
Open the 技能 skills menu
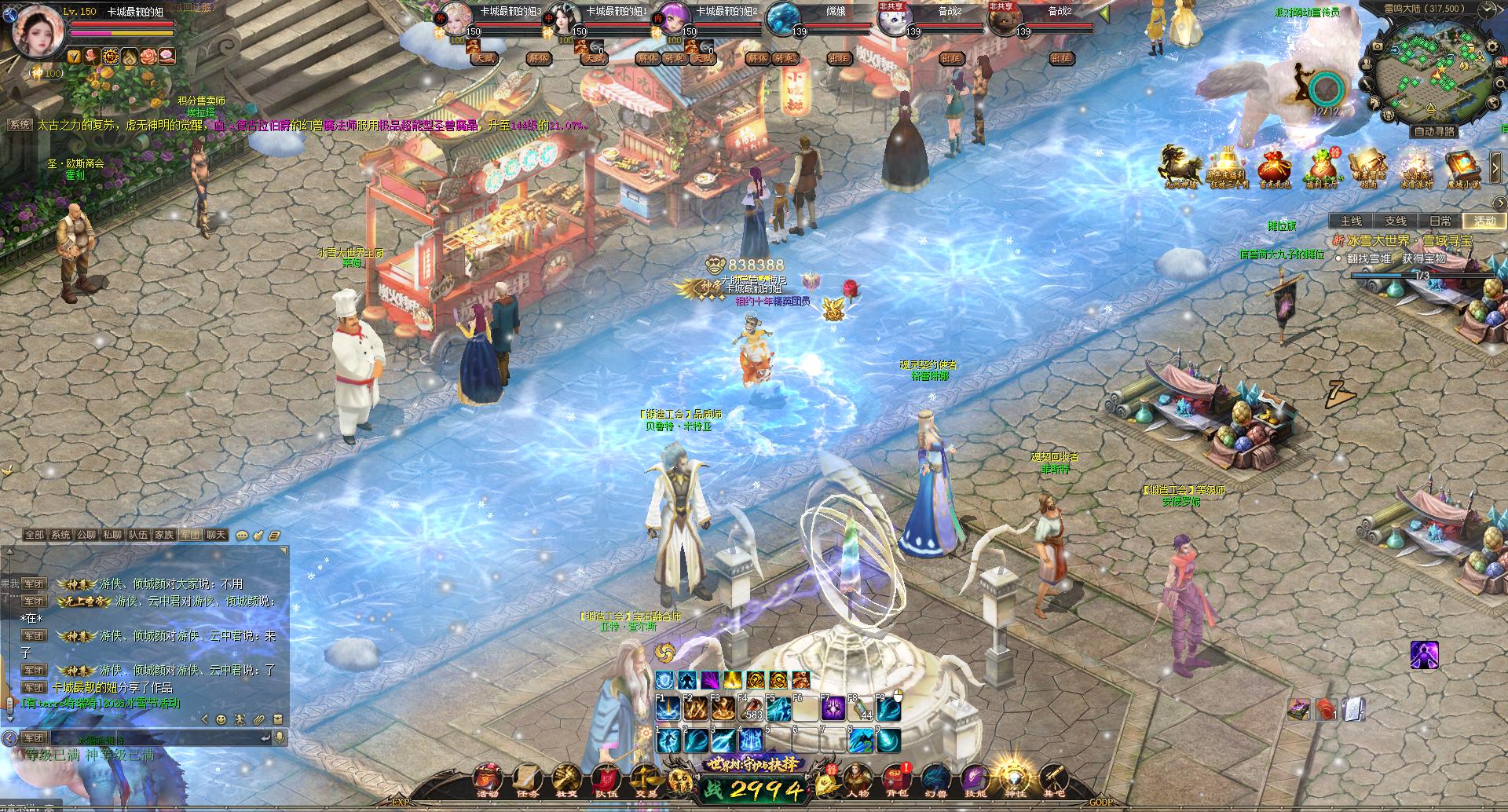pos(974,779)
